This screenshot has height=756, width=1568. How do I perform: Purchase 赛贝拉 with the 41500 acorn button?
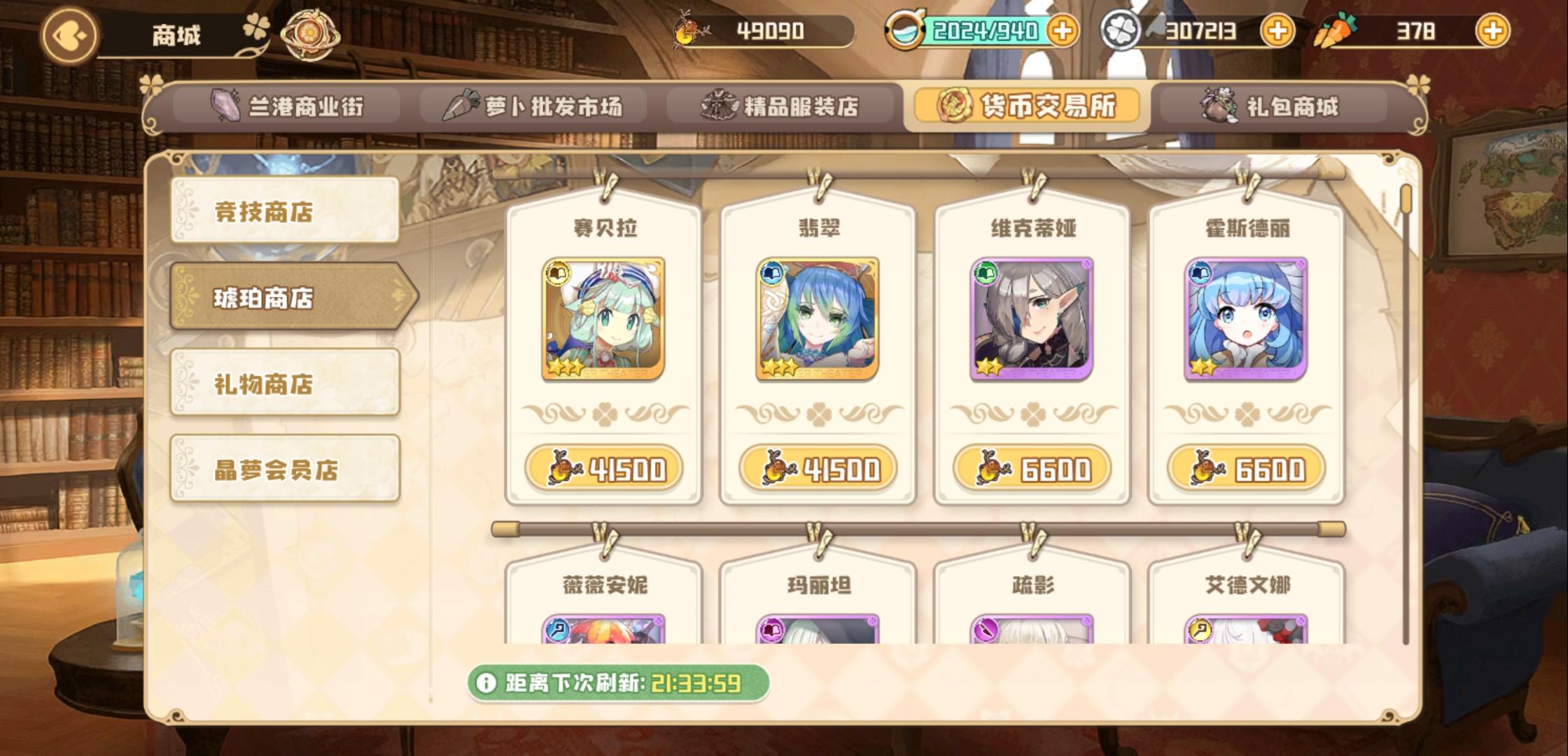(605, 469)
